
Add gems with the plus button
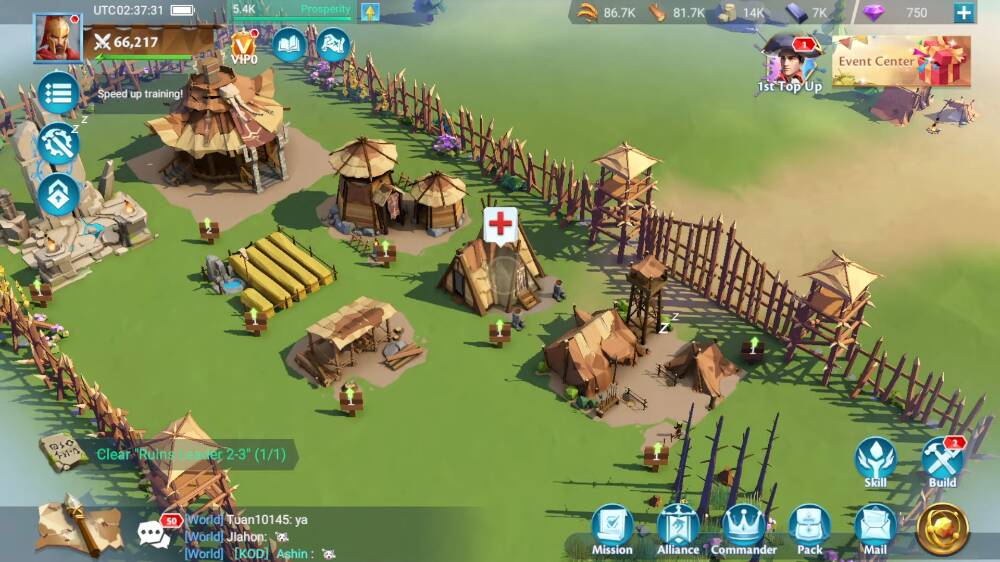pos(963,13)
